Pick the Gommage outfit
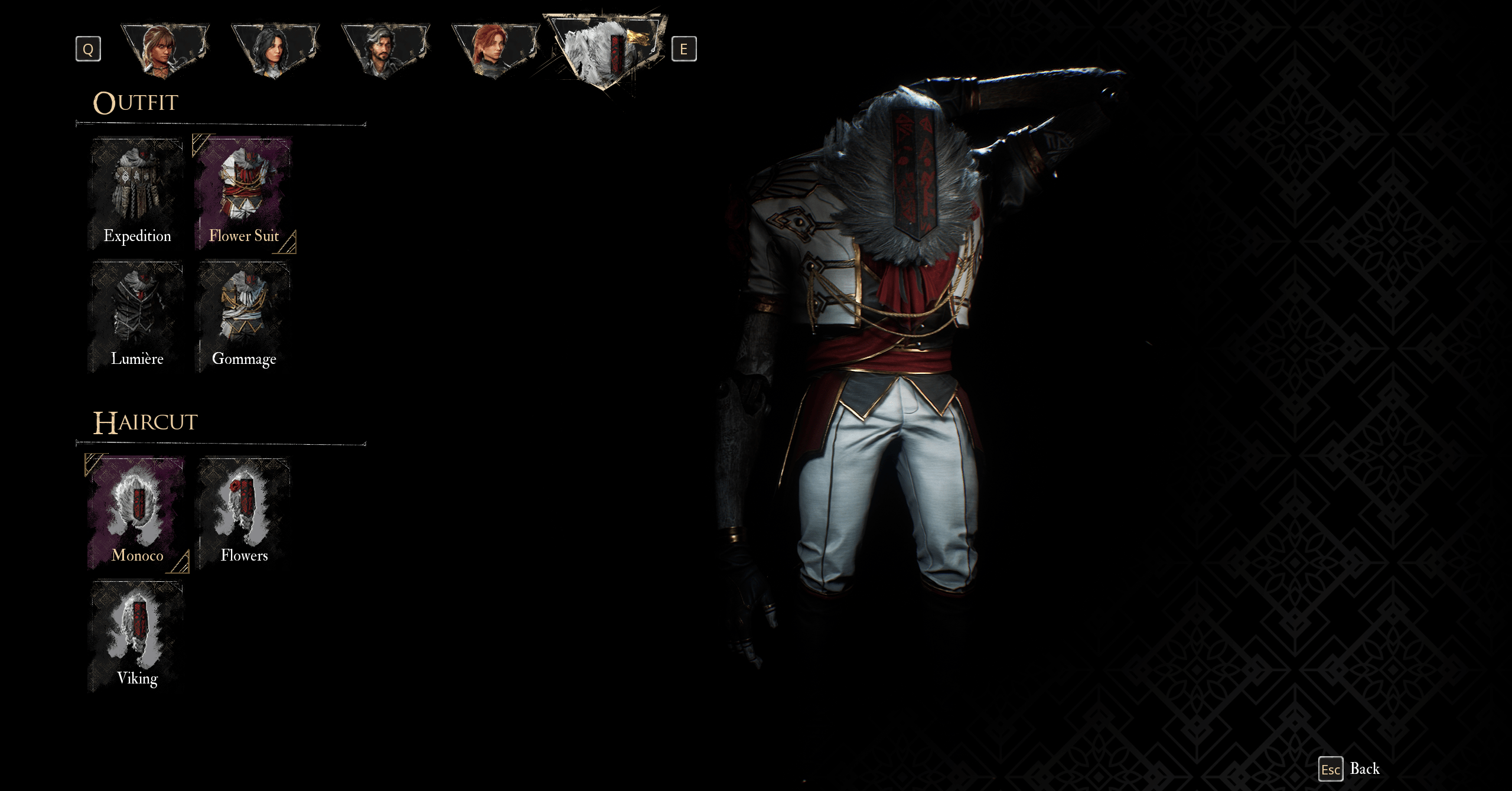Viewport: 1512px width, 791px height. [x=243, y=317]
